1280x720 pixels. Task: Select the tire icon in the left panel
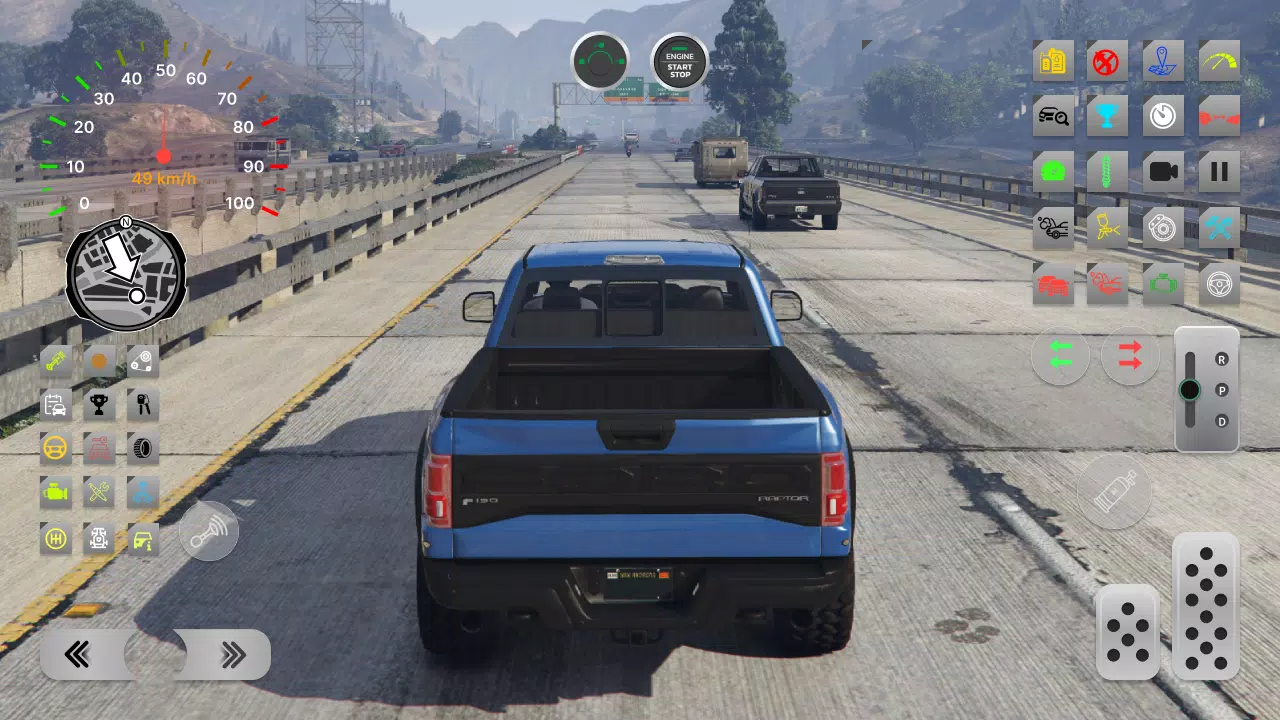coord(142,448)
